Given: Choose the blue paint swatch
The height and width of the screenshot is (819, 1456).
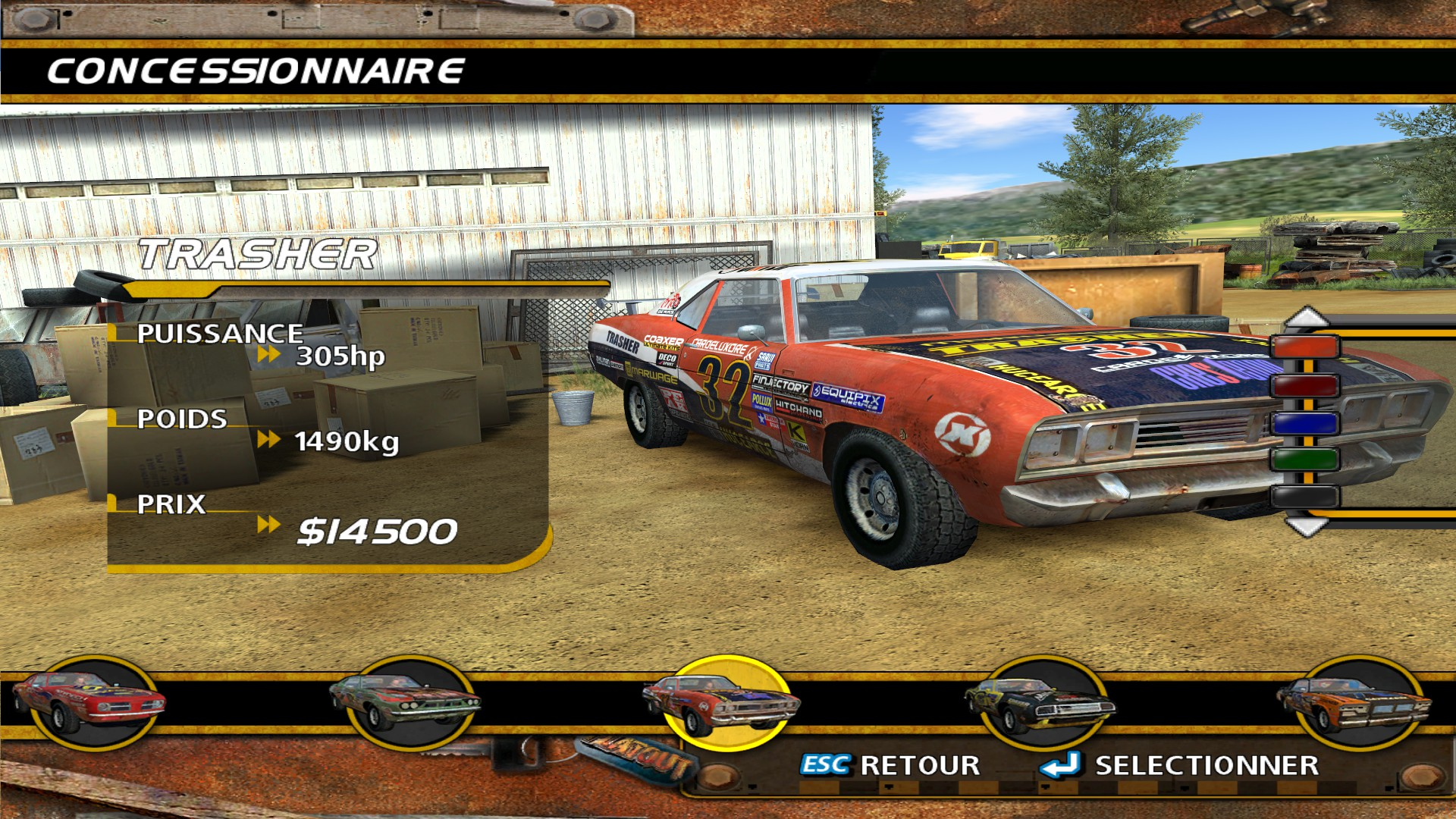Looking at the screenshot, I should pyautogui.click(x=1305, y=422).
